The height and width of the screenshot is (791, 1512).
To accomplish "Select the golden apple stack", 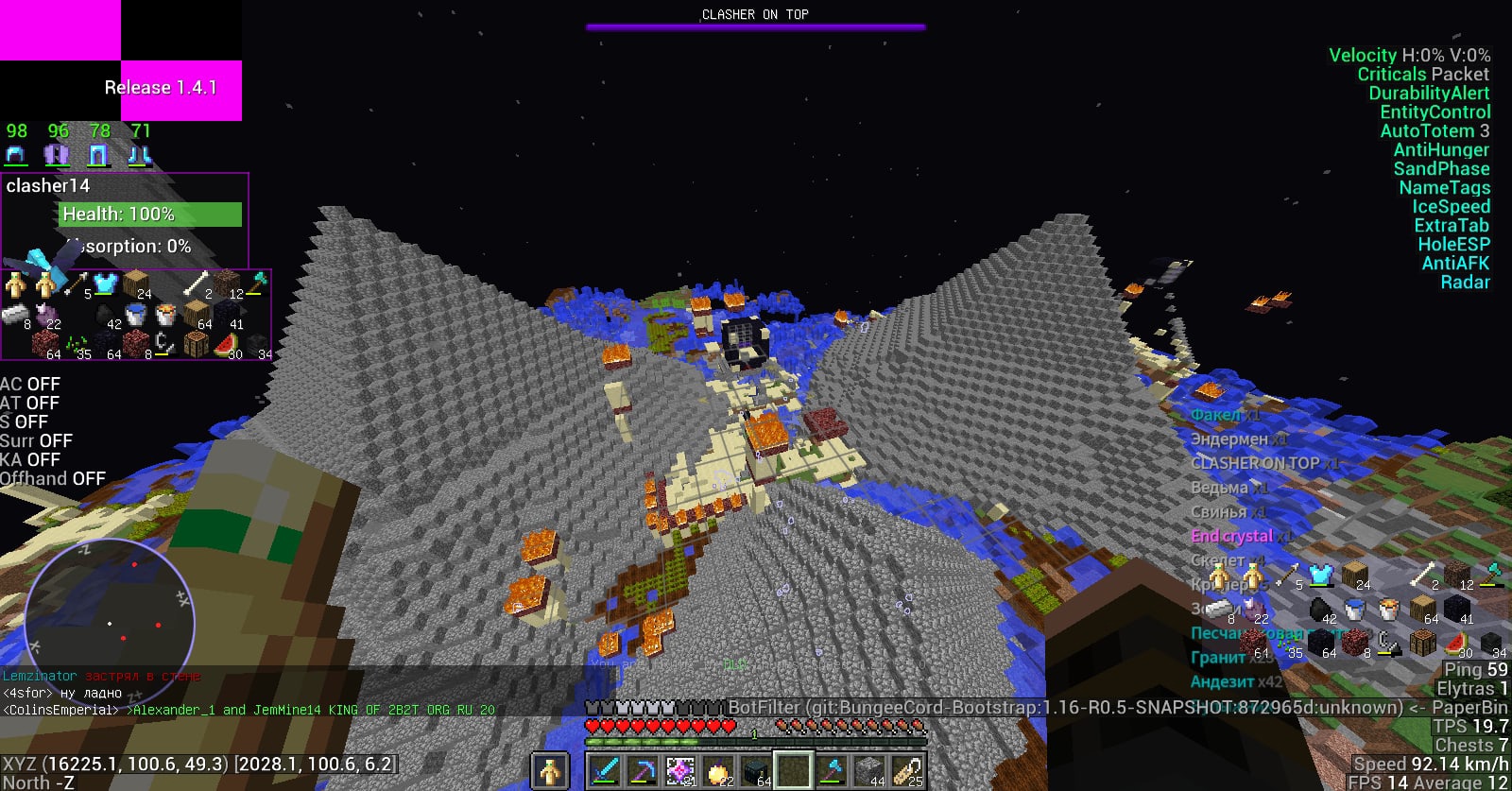I will pyautogui.click(x=718, y=771).
